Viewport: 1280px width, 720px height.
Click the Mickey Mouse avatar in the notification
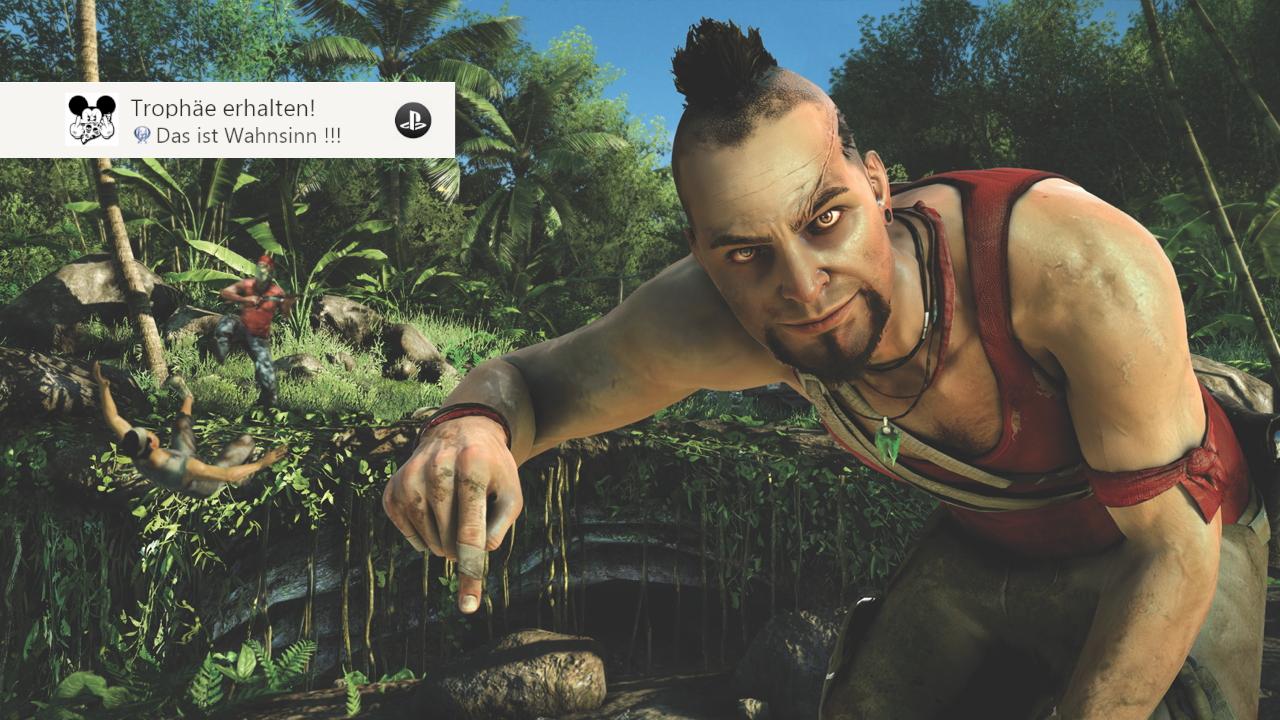[91, 120]
